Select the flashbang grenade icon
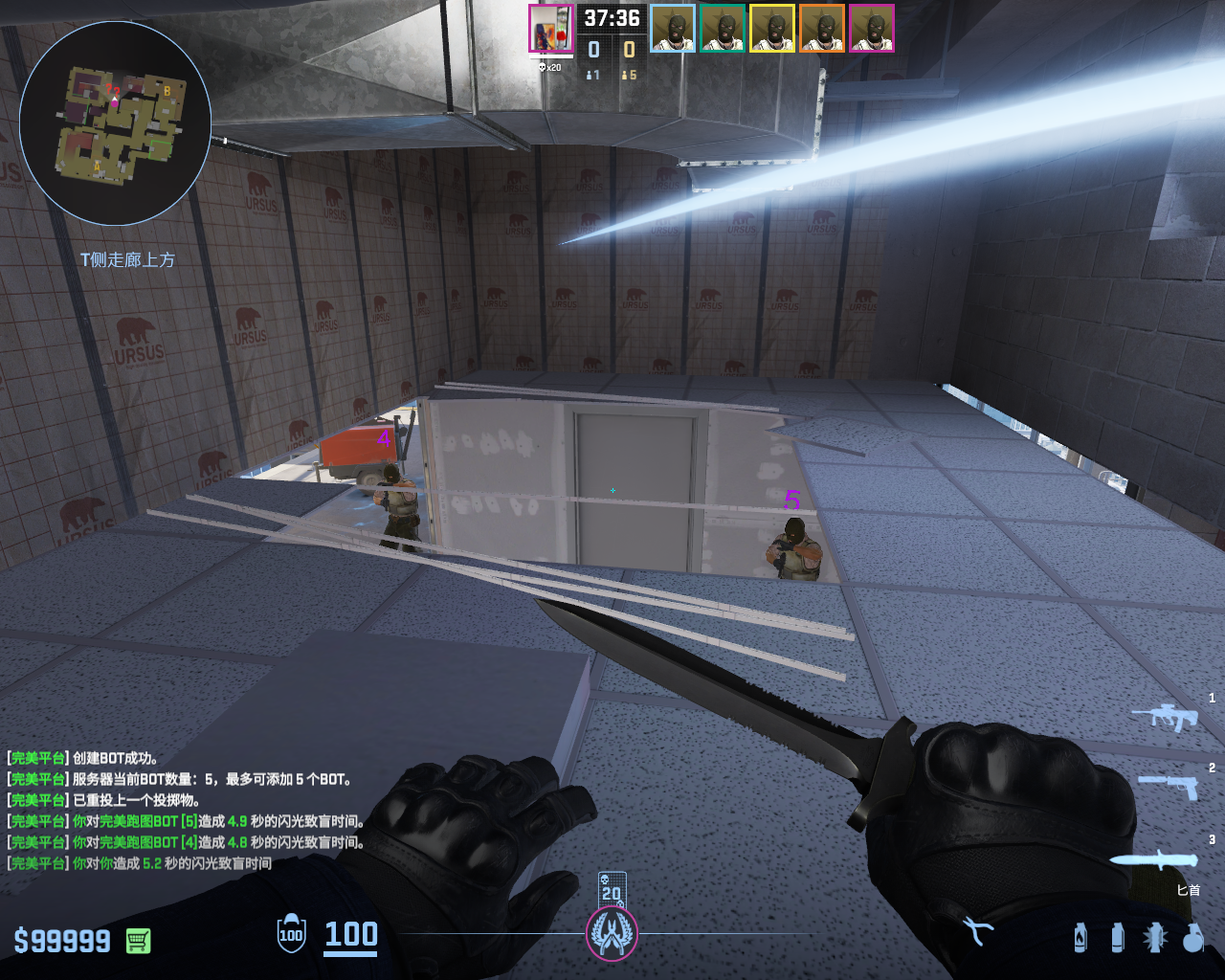This screenshot has height=980, width=1225. pos(1155,937)
